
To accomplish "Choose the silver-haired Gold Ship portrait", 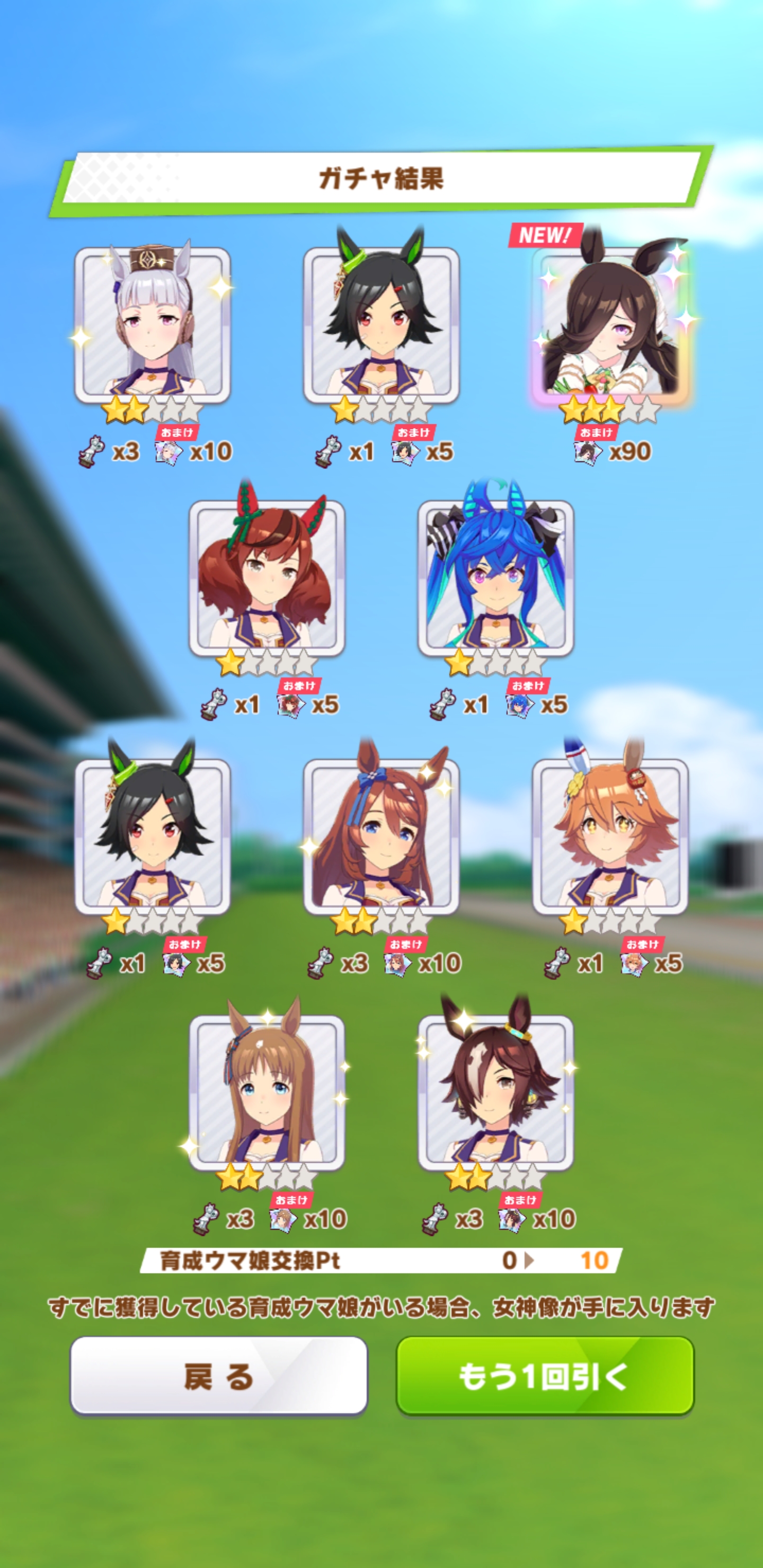I will (153, 326).
